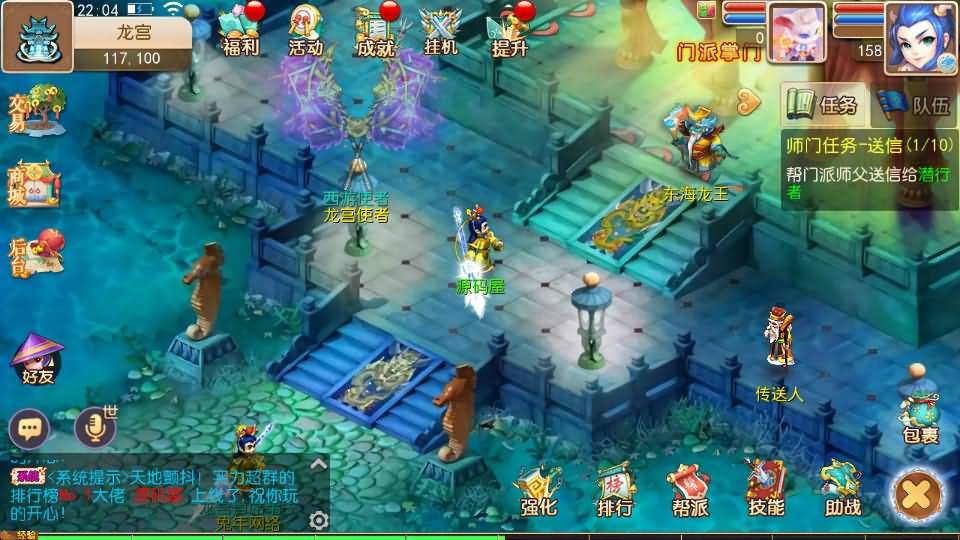Collapse the bottom menu with the X button
The height and width of the screenshot is (540, 960).
[x=917, y=494]
